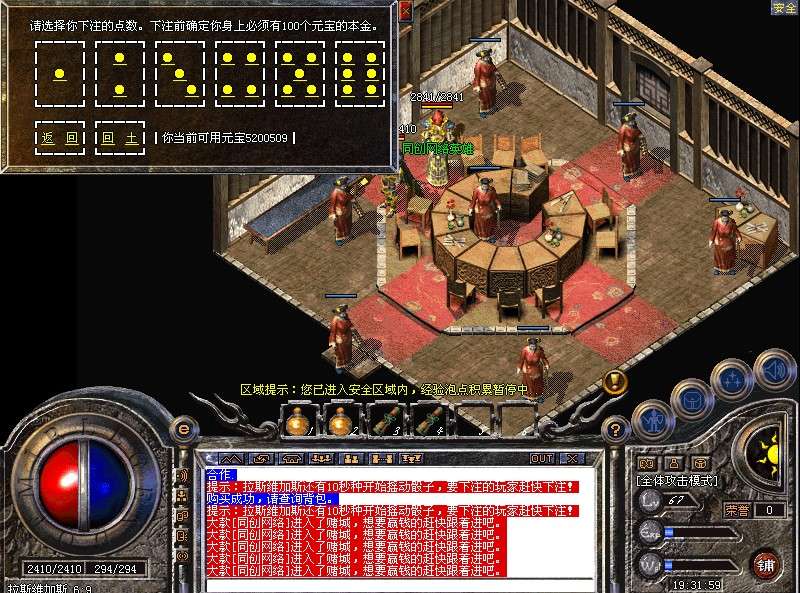Open the skills round button
The image size is (800, 593).
click(x=731, y=379)
